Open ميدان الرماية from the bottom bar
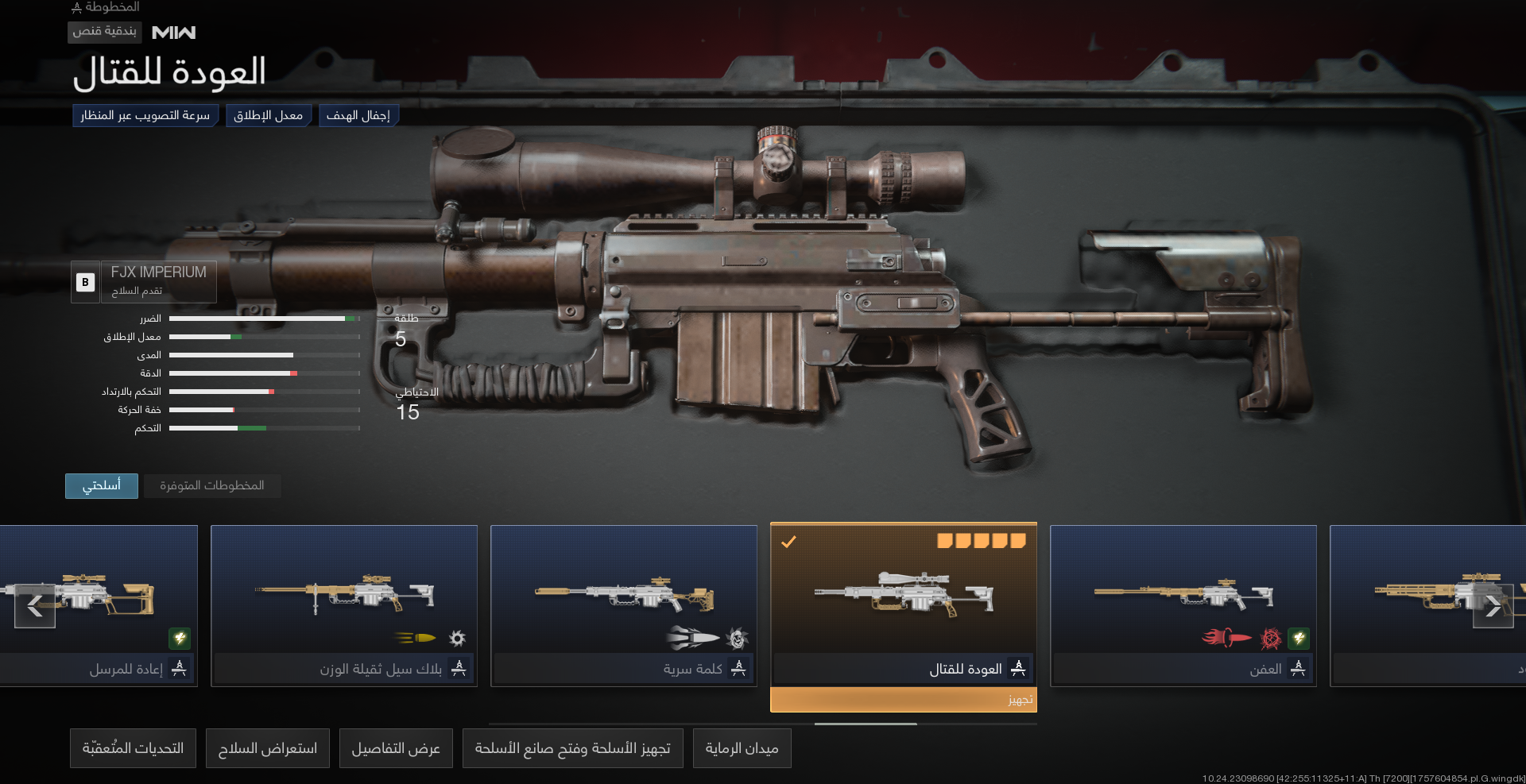This screenshot has width=1526, height=784. 742,747
